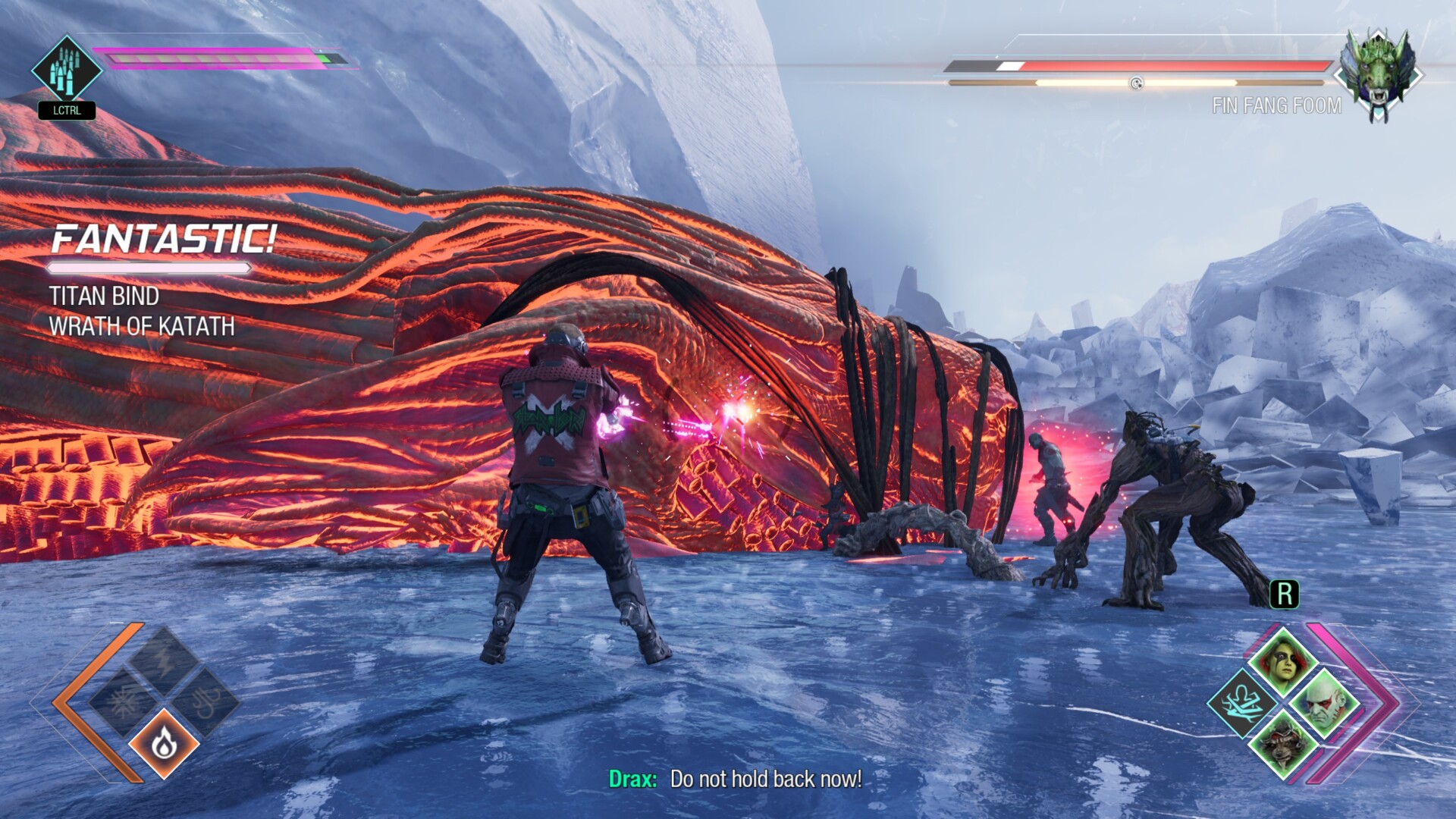The height and width of the screenshot is (819, 1456).
Task: Select Gamora's portrait
Action: coord(1283,660)
